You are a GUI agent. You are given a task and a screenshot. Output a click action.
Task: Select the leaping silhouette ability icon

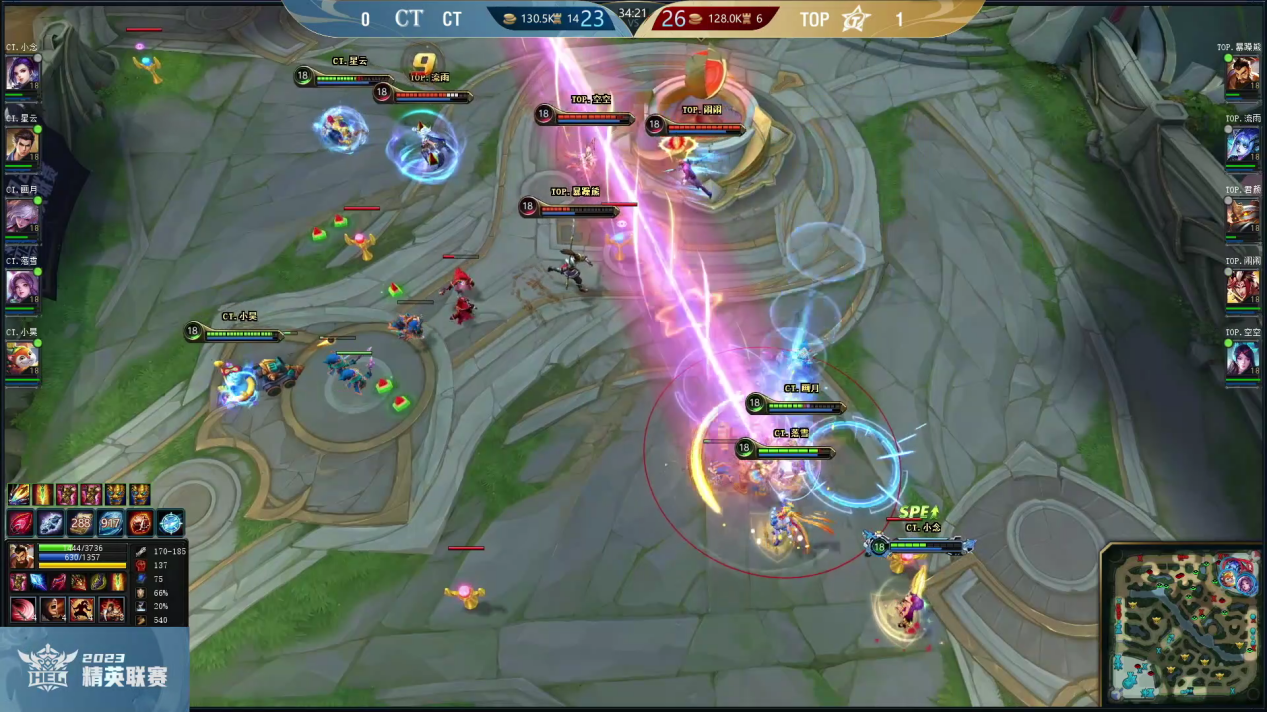81,608
